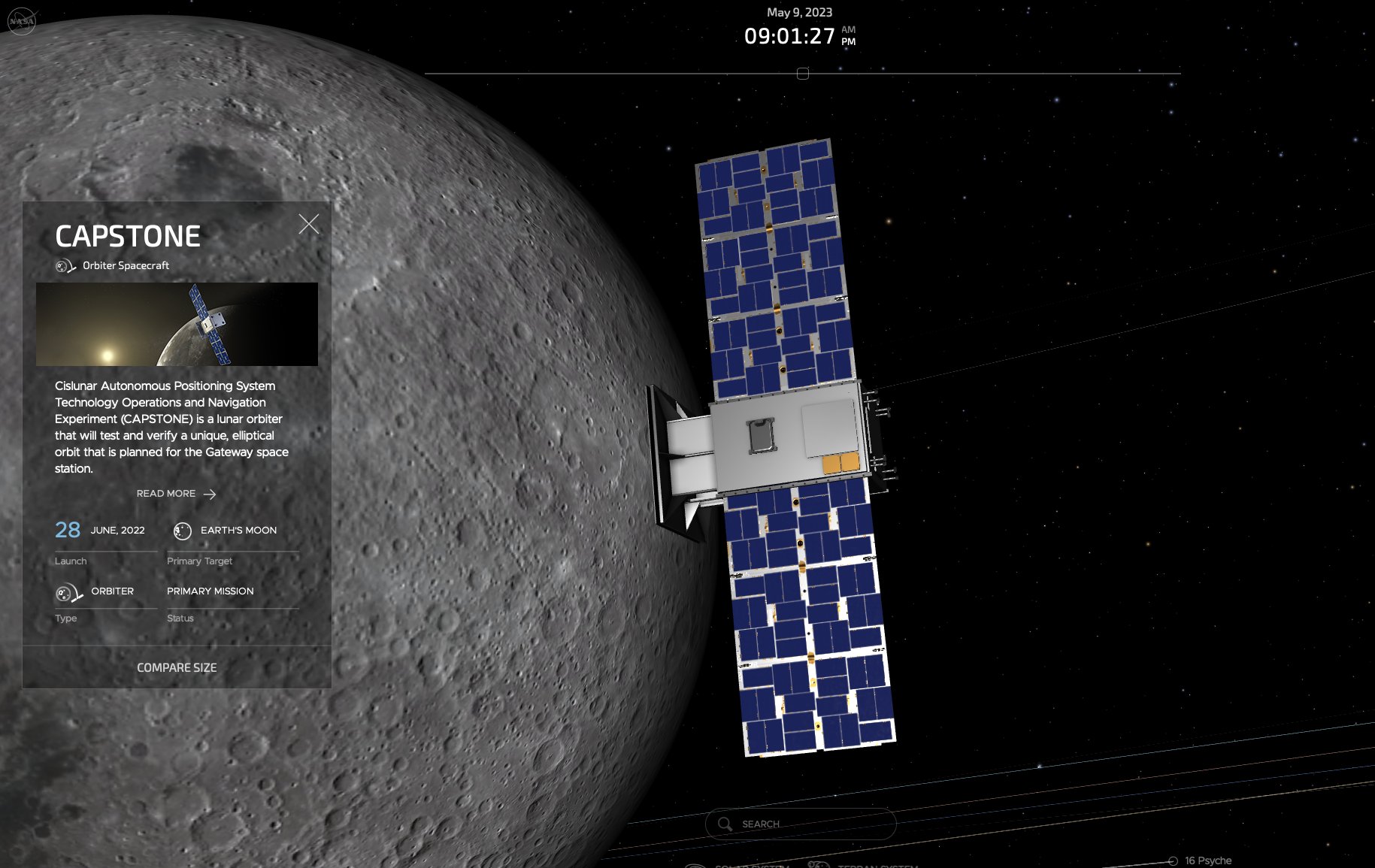Click the magnifier icon in the search bar
This screenshot has width=1375, height=868.
coord(725,824)
